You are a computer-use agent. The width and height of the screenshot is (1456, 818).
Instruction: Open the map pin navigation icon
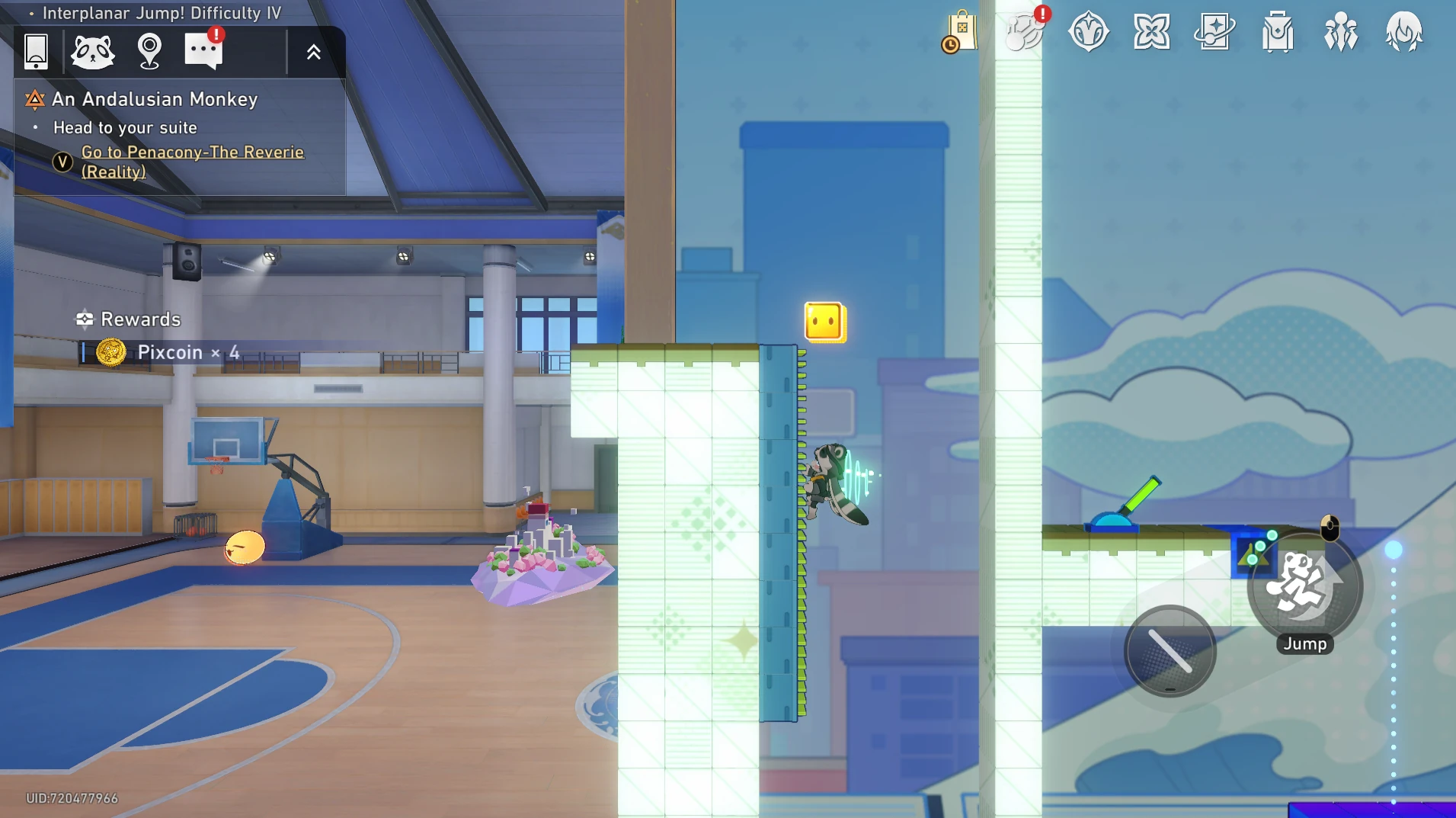click(149, 51)
